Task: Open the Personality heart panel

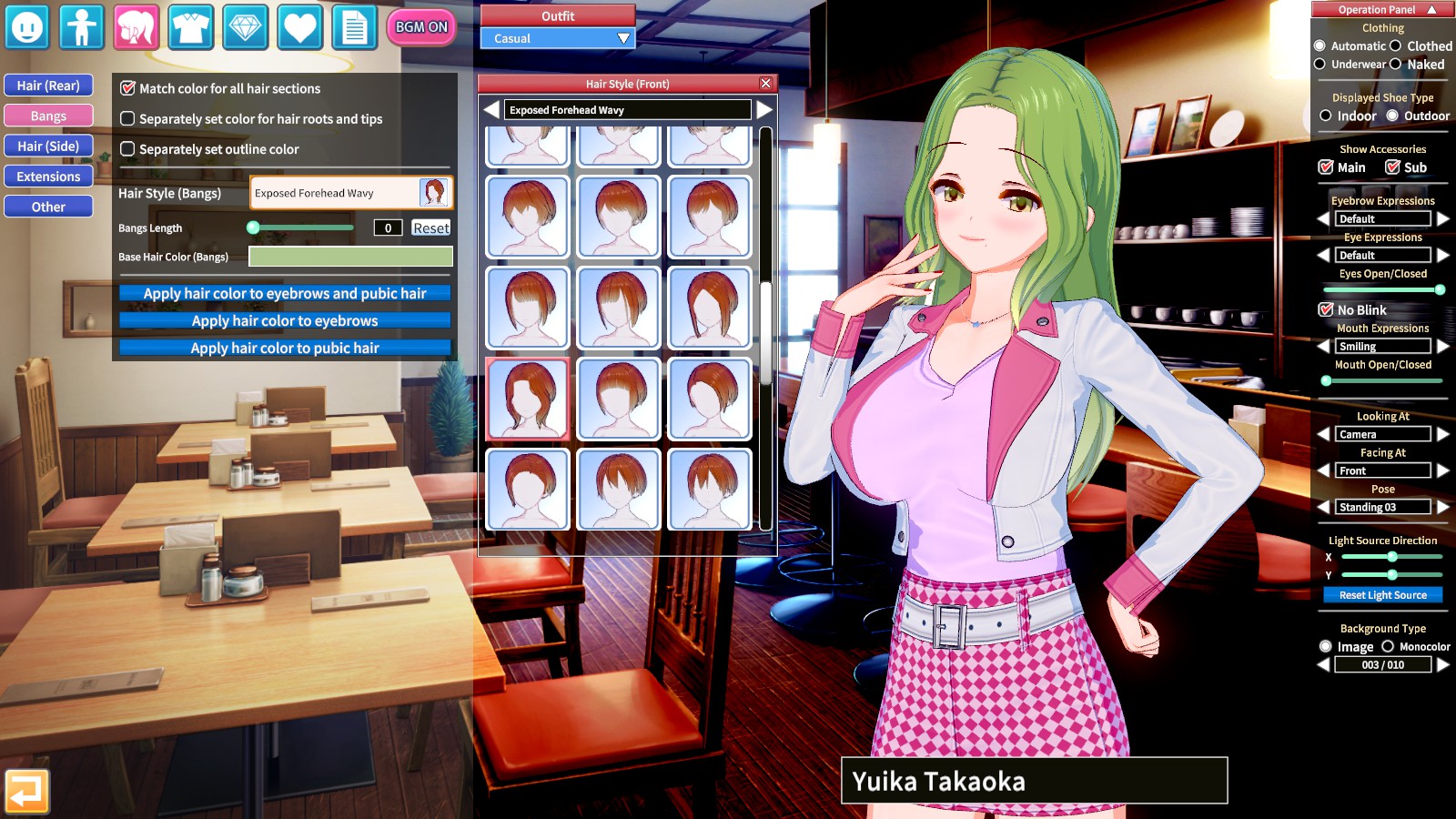Action: coord(299,27)
